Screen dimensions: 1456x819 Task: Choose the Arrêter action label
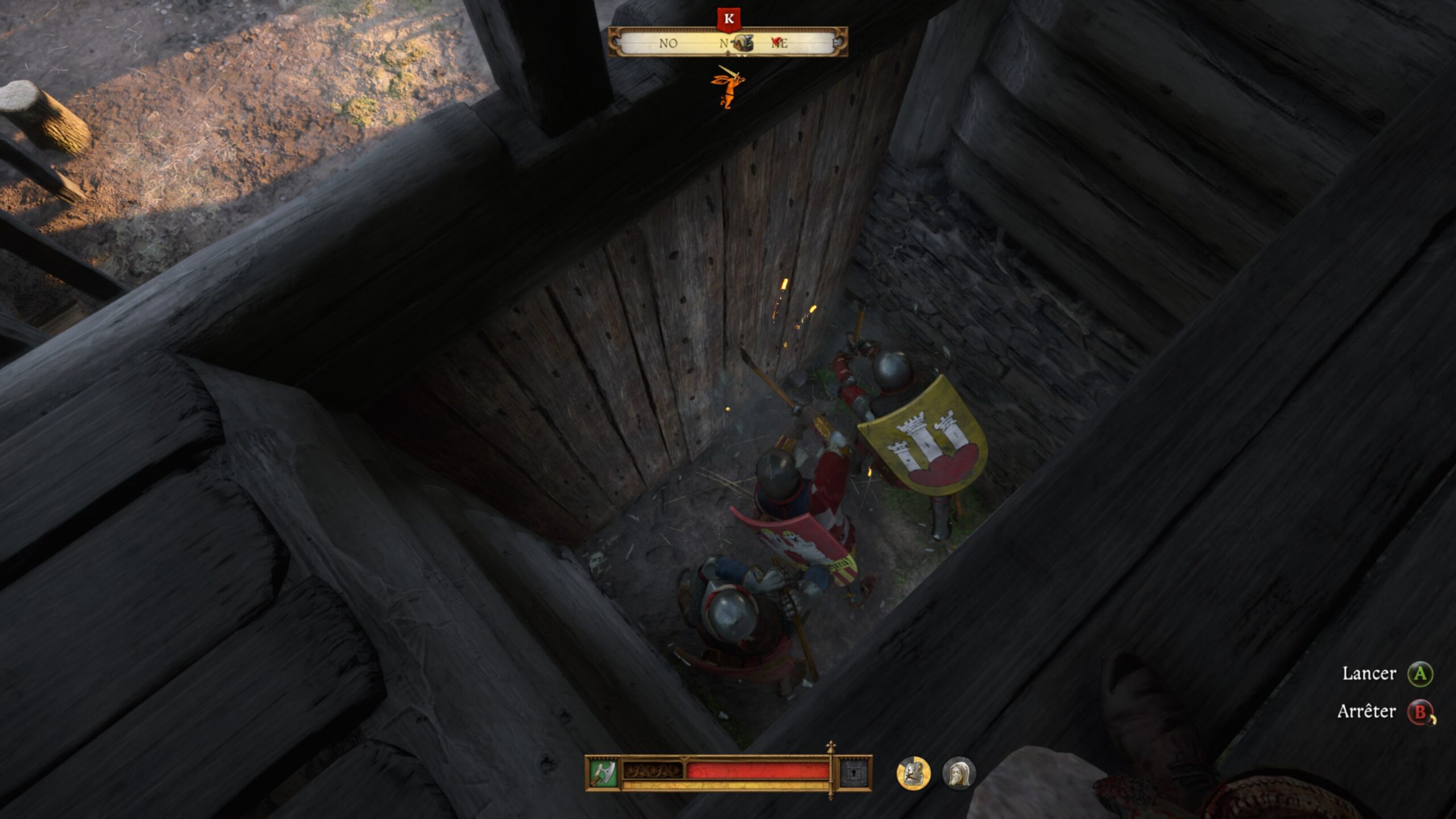pyautogui.click(x=1366, y=712)
